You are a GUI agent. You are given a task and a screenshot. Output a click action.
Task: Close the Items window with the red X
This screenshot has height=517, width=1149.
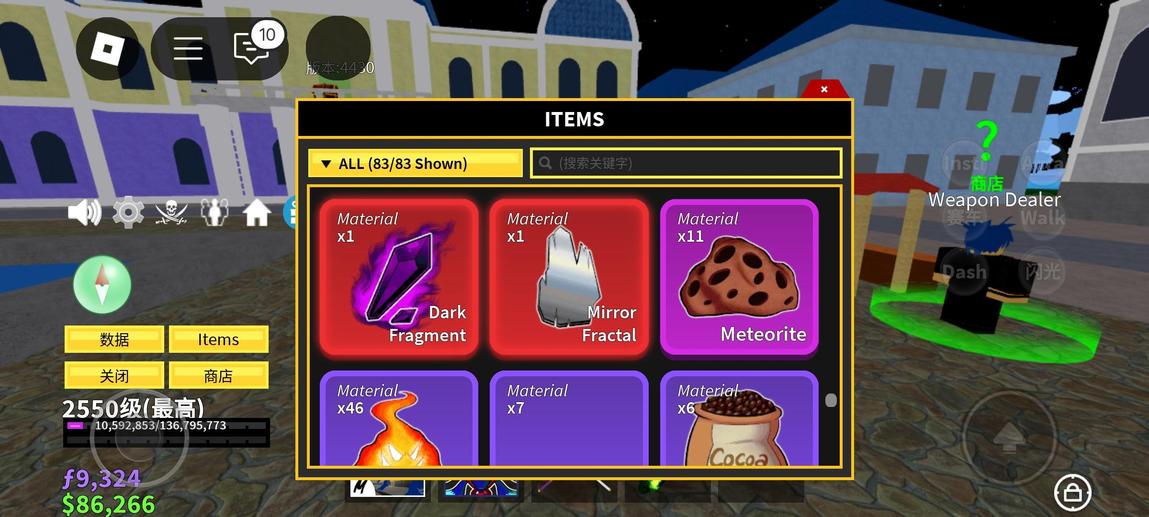tap(824, 89)
